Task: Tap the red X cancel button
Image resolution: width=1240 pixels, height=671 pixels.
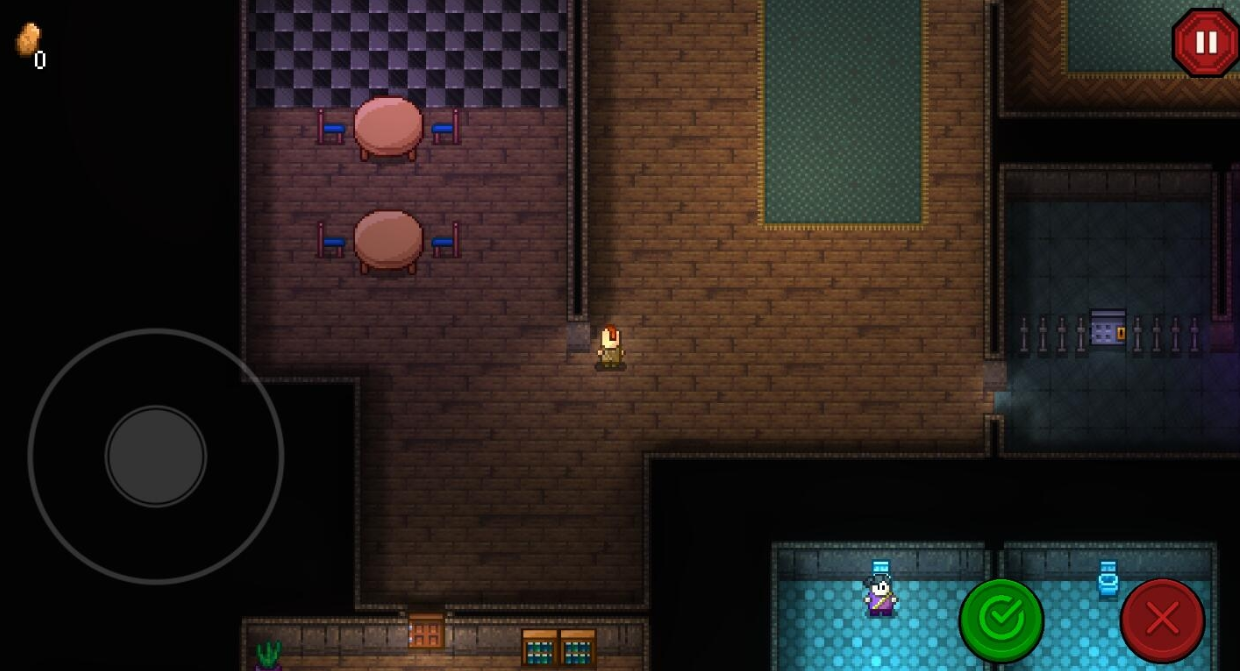Action: [x=1162, y=620]
